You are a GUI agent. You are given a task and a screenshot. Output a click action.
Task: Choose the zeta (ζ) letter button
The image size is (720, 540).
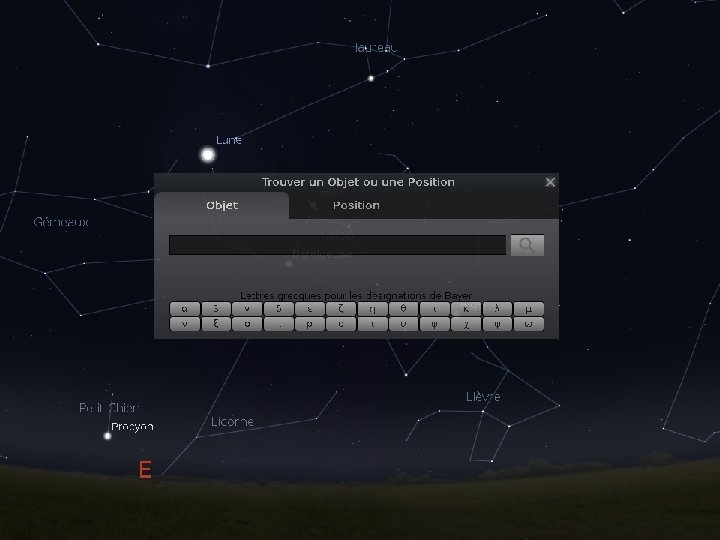[341, 308]
